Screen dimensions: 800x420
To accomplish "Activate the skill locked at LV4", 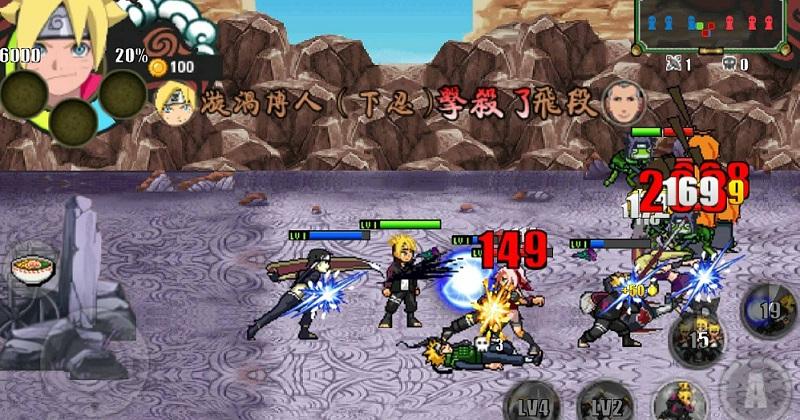I will 533,402.
